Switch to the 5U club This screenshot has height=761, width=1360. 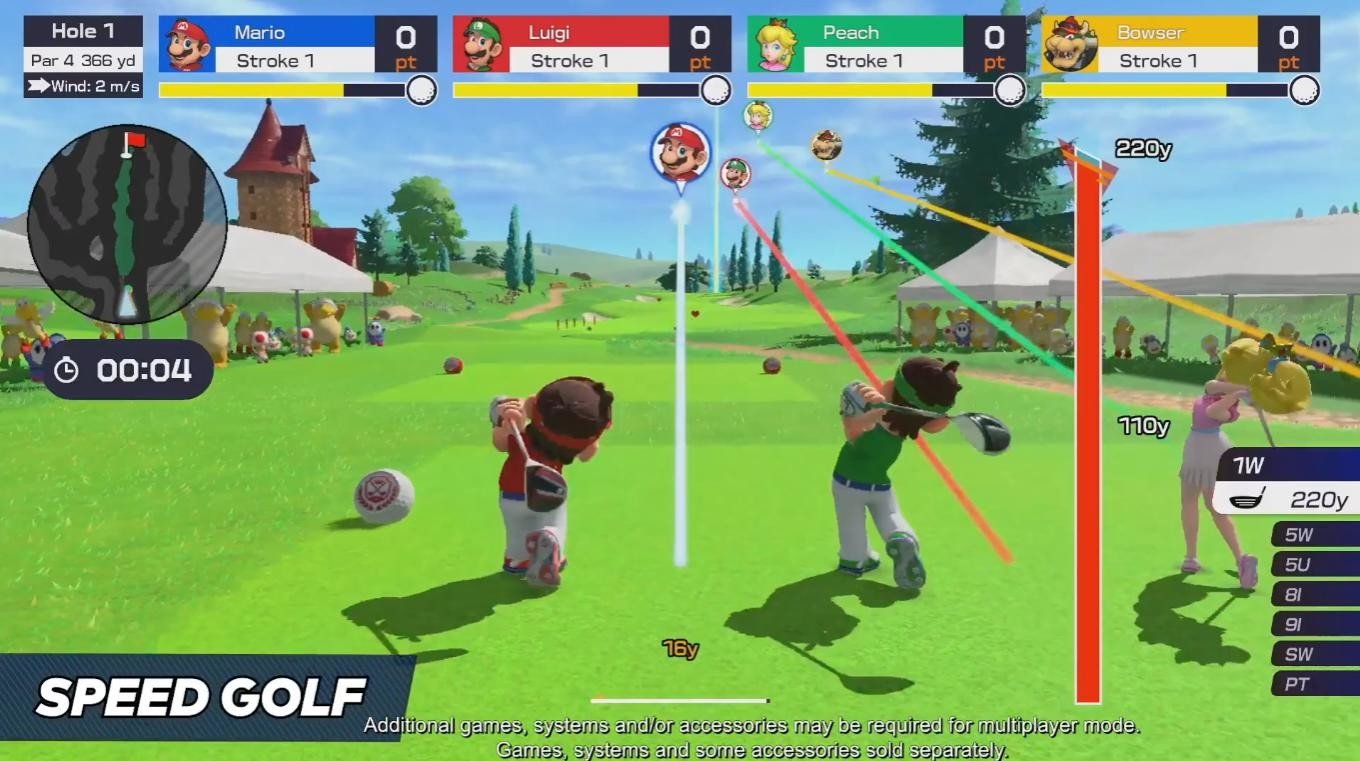coord(1314,565)
